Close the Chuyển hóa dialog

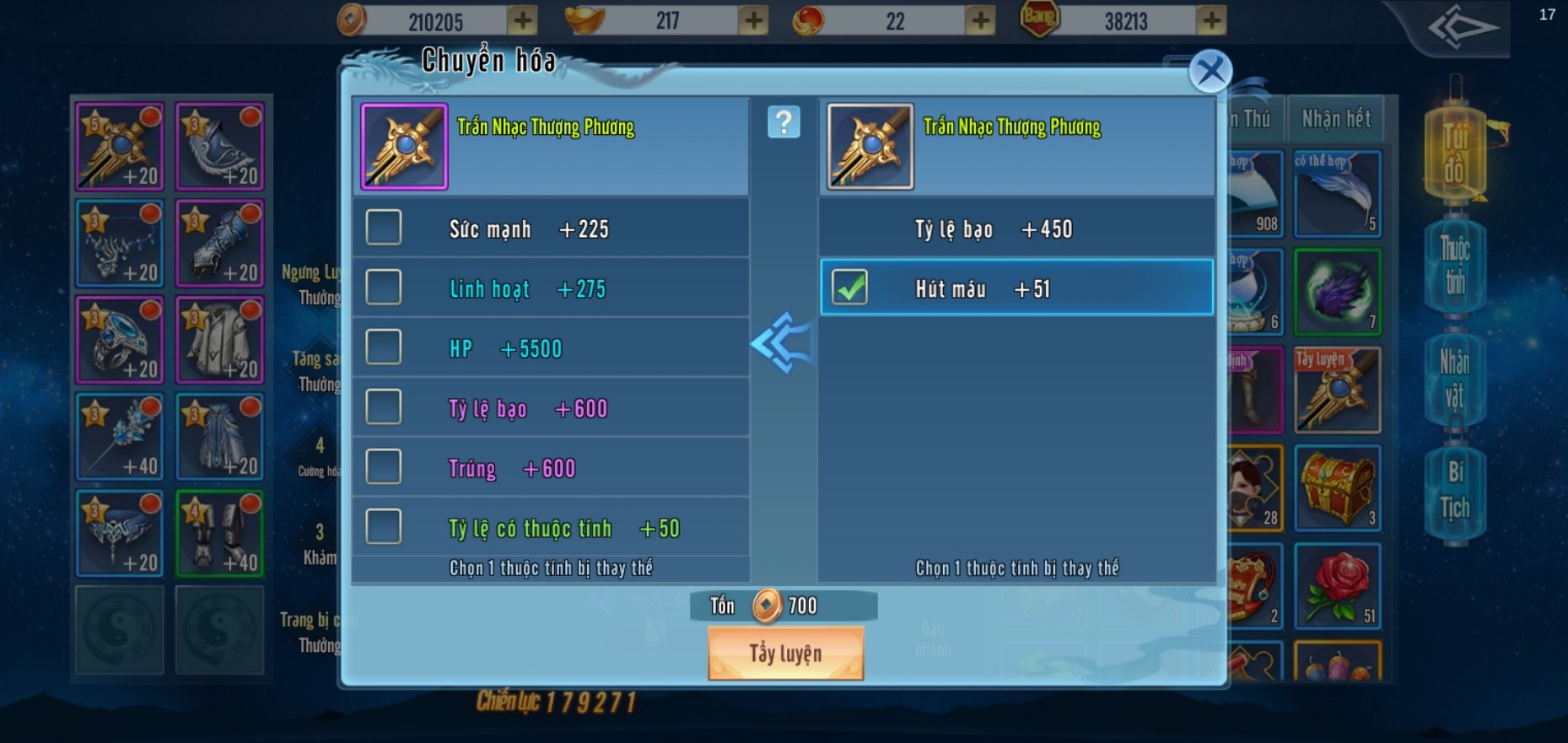(x=1210, y=72)
